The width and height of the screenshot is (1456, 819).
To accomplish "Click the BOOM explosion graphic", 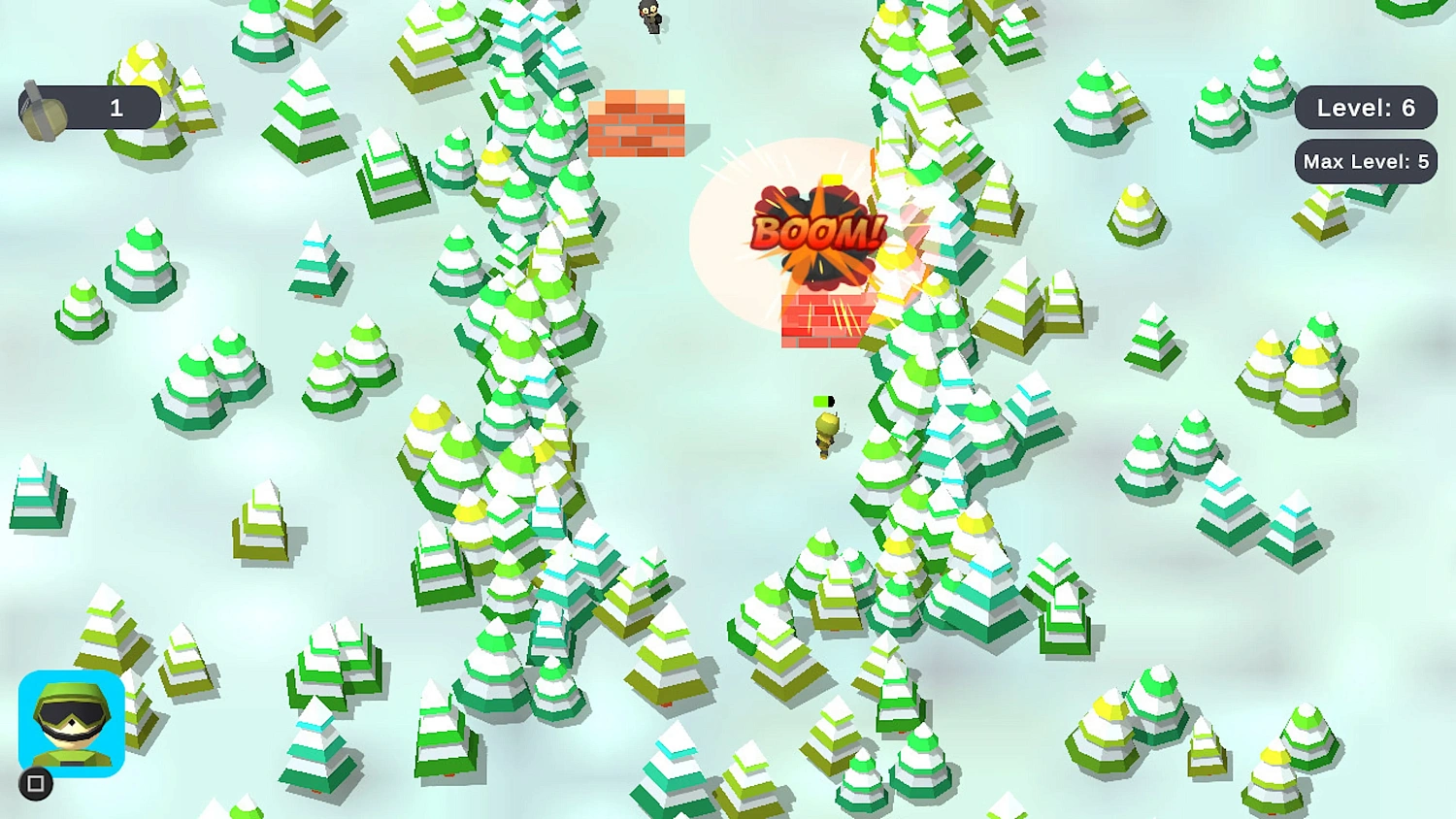I will point(815,230).
